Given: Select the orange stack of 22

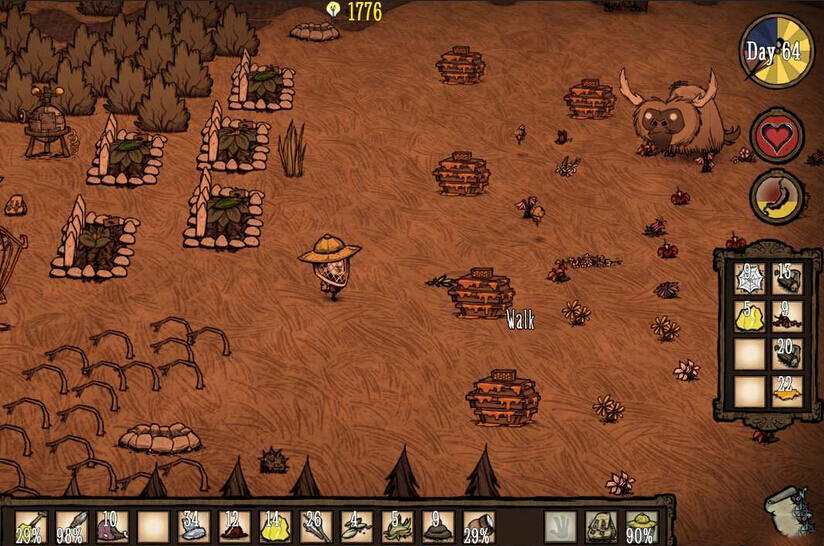Looking at the screenshot, I should coord(787,390).
